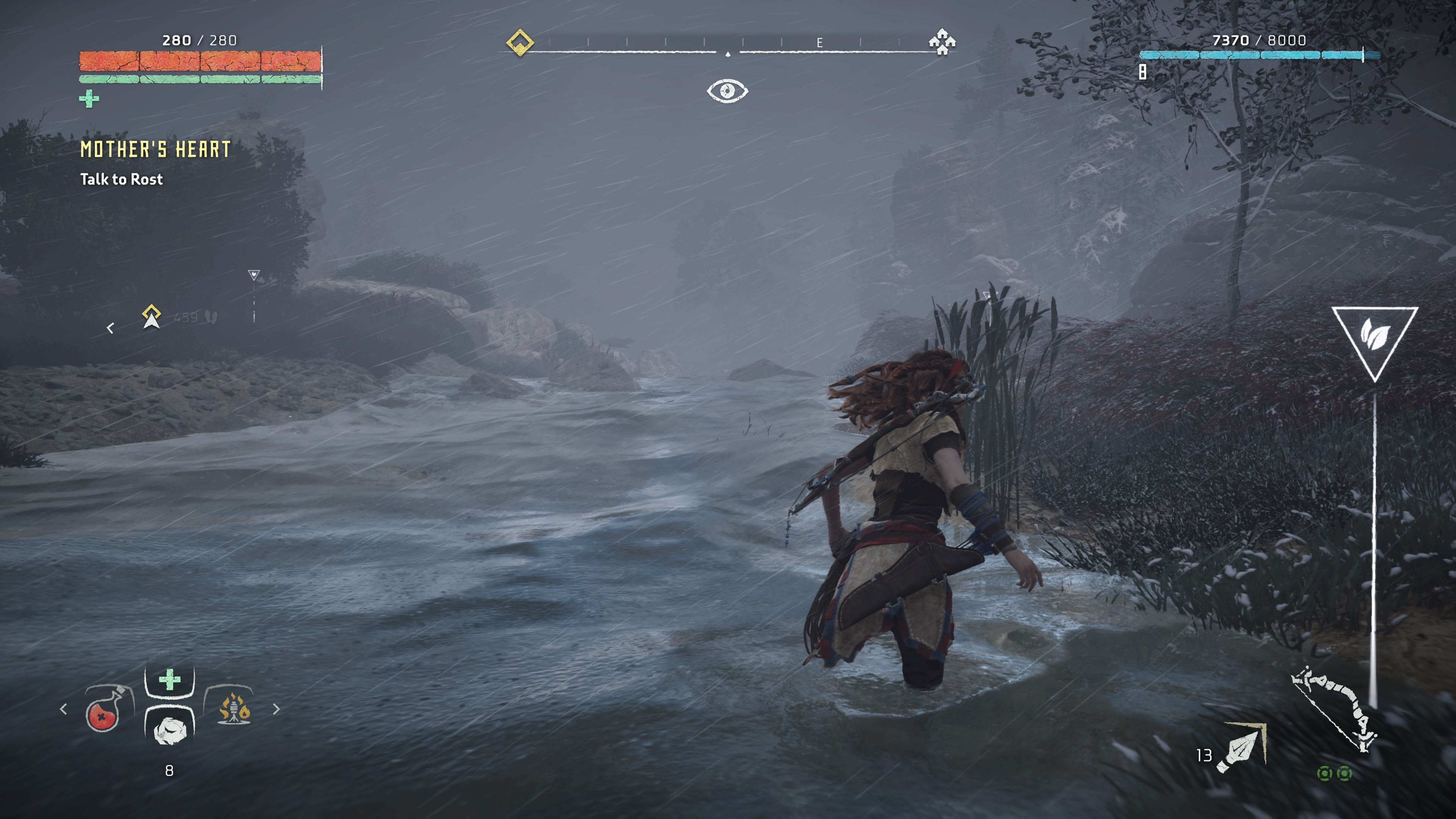The height and width of the screenshot is (819, 1456).
Task: Open the Mother's Heart quest title
Action: [x=155, y=151]
